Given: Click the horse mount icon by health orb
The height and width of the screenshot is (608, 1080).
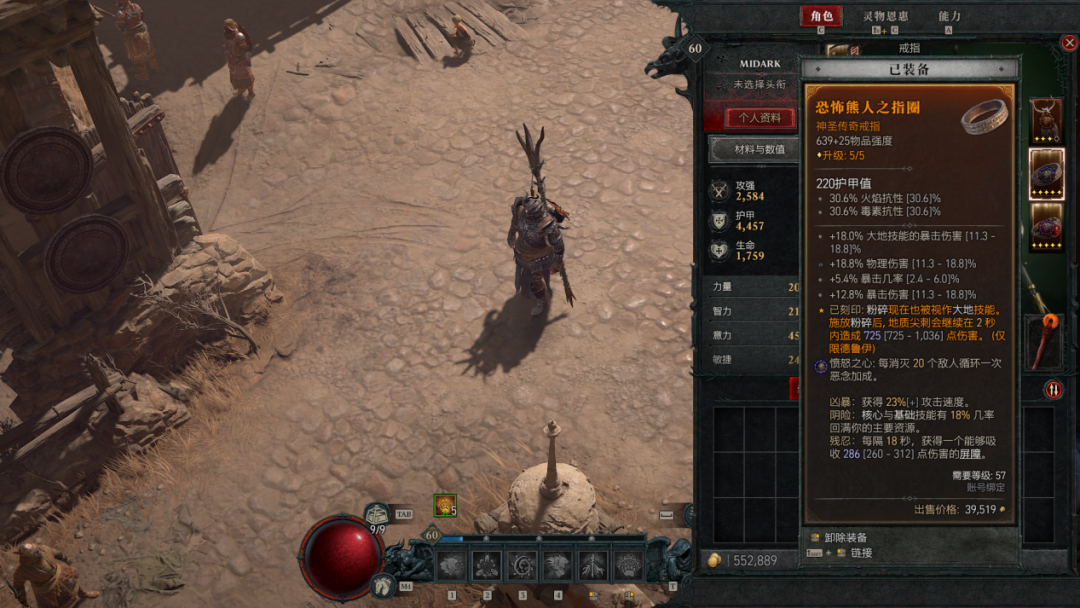Looking at the screenshot, I should [380, 586].
